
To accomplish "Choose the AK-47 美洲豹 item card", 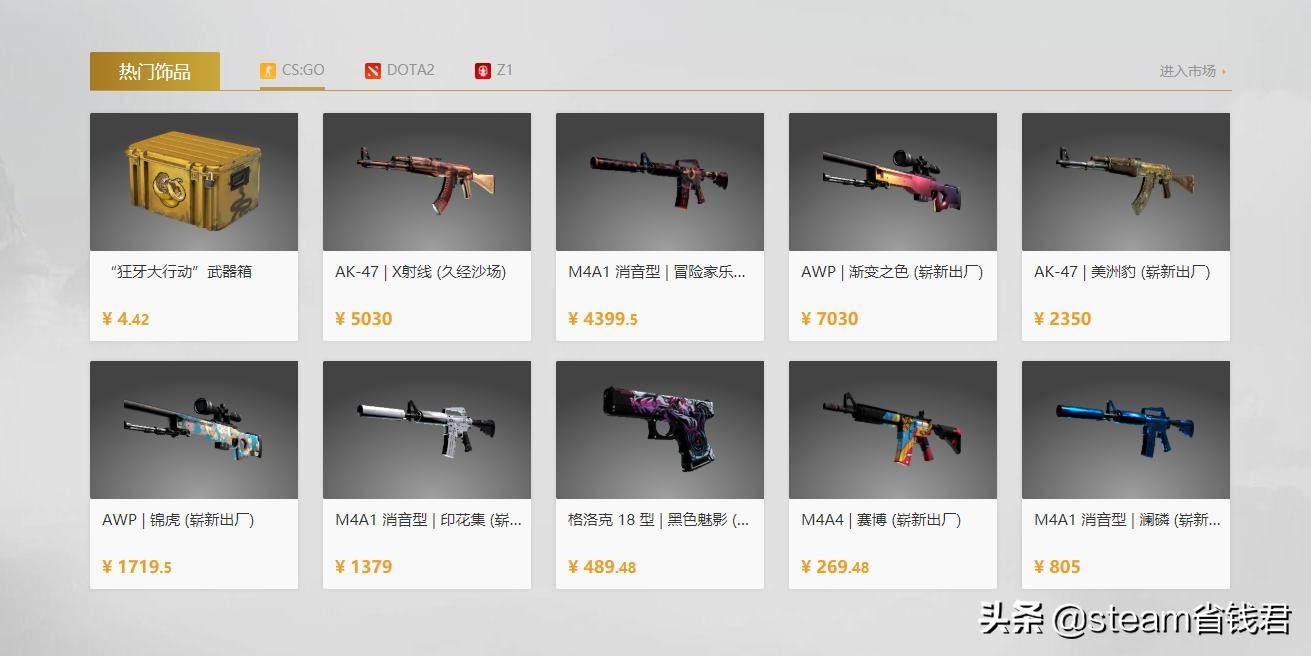I will pyautogui.click(x=1126, y=226).
